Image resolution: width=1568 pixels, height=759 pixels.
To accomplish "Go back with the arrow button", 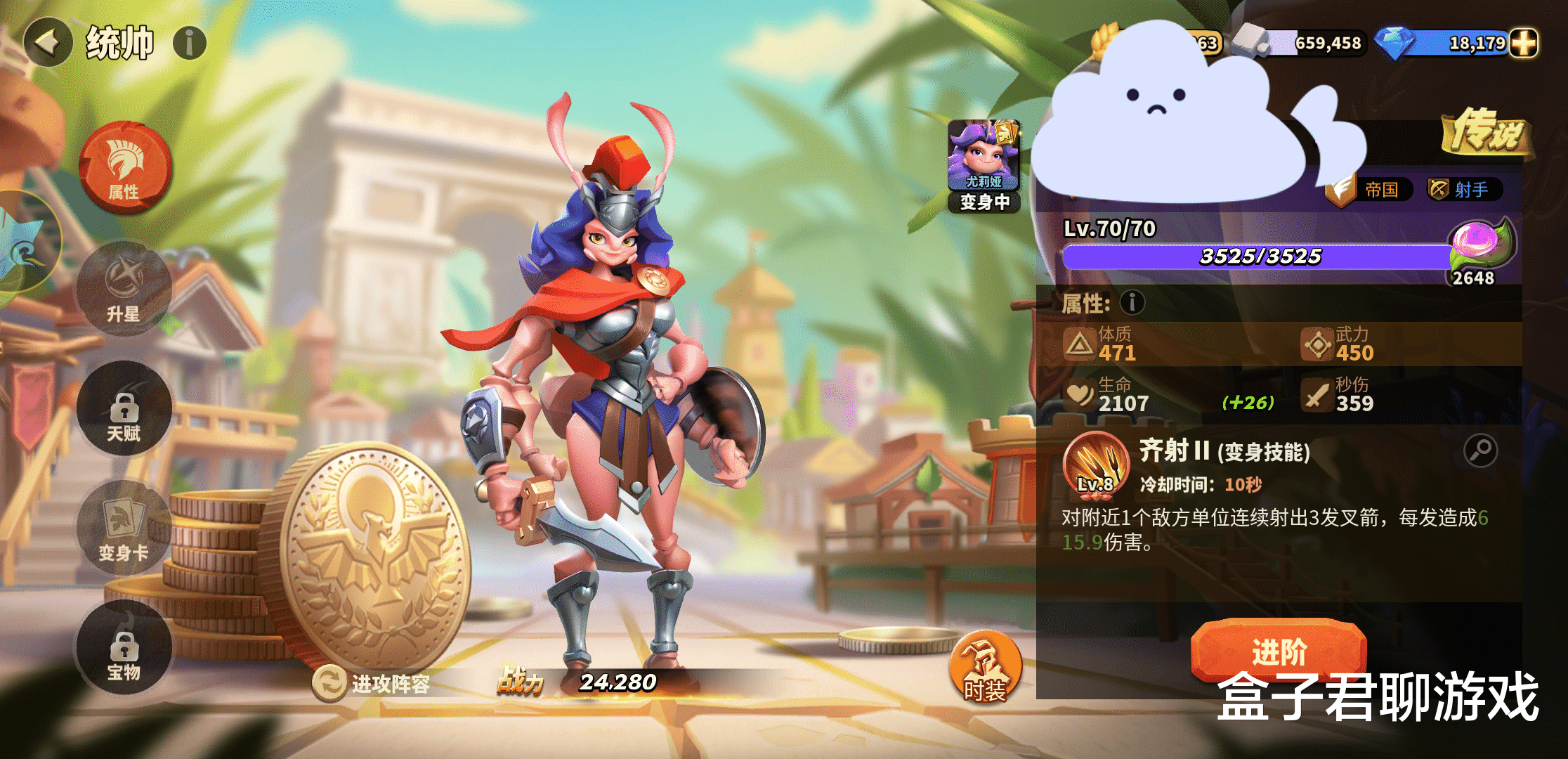I will click(48, 43).
